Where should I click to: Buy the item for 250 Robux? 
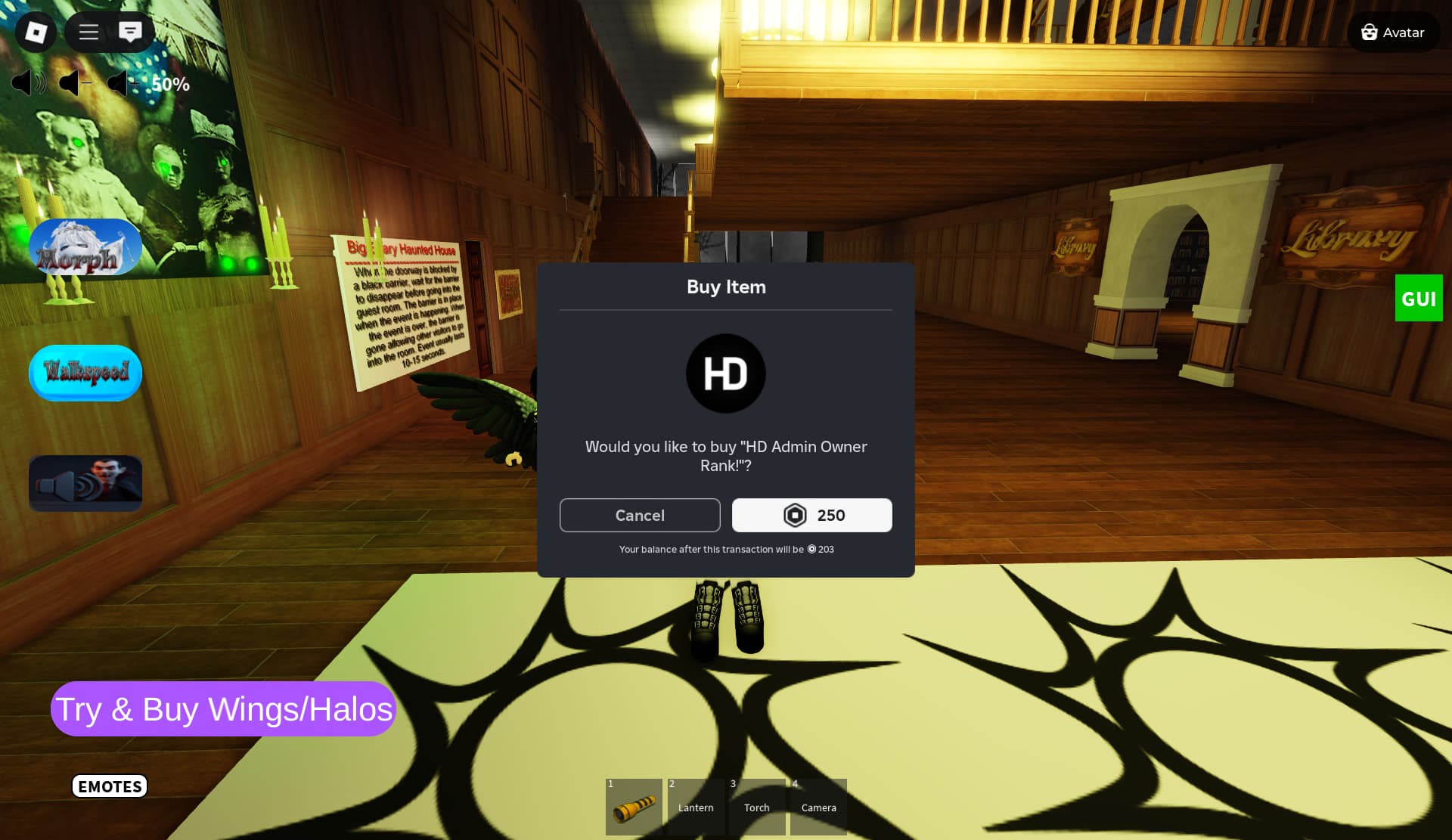811,515
